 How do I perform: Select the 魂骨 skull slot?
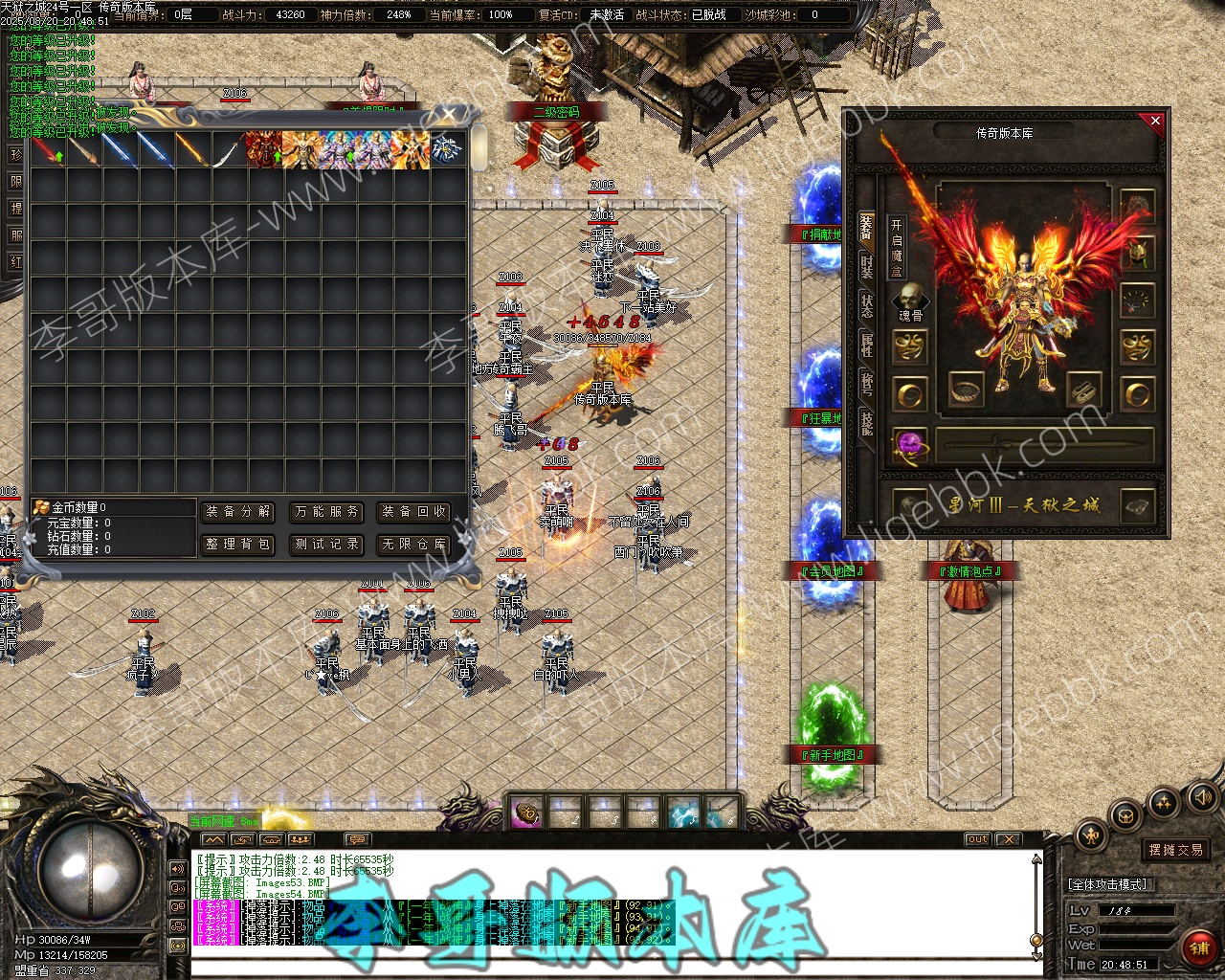[910, 299]
